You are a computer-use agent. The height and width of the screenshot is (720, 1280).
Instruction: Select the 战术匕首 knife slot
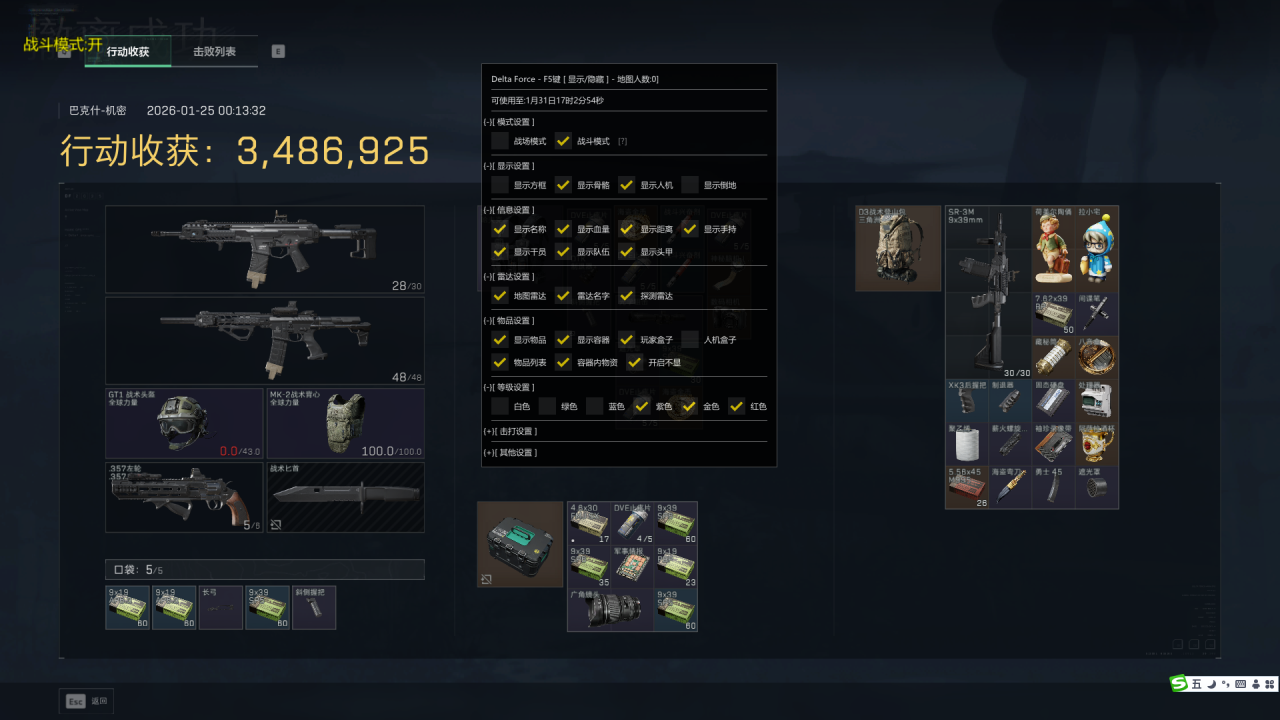(x=345, y=497)
